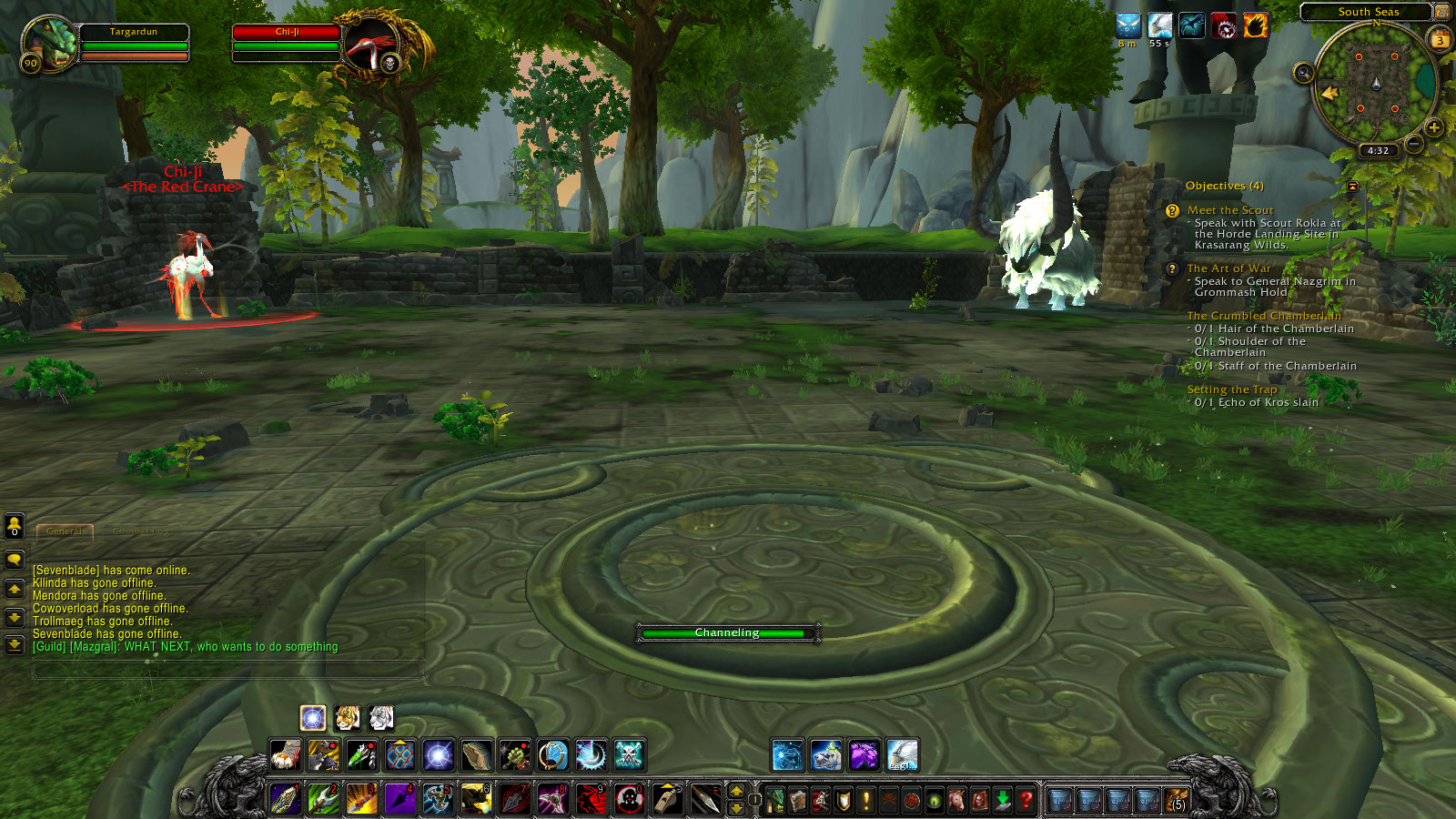Open the calendar showing day 3 on the minimap
Screen dimensions: 1456x819
click(x=1440, y=40)
